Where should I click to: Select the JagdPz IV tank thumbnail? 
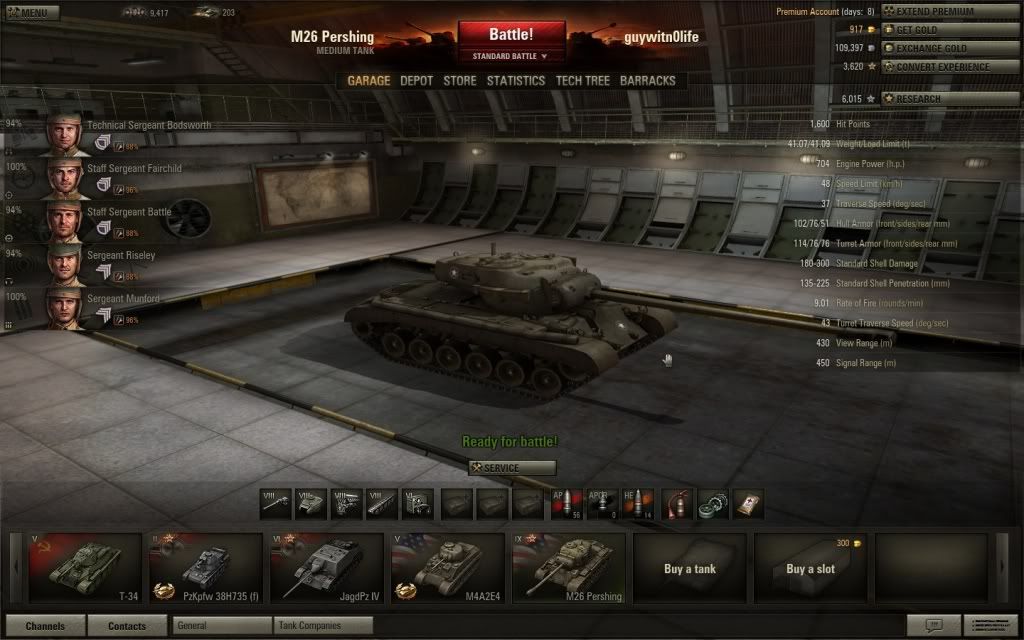pos(325,568)
